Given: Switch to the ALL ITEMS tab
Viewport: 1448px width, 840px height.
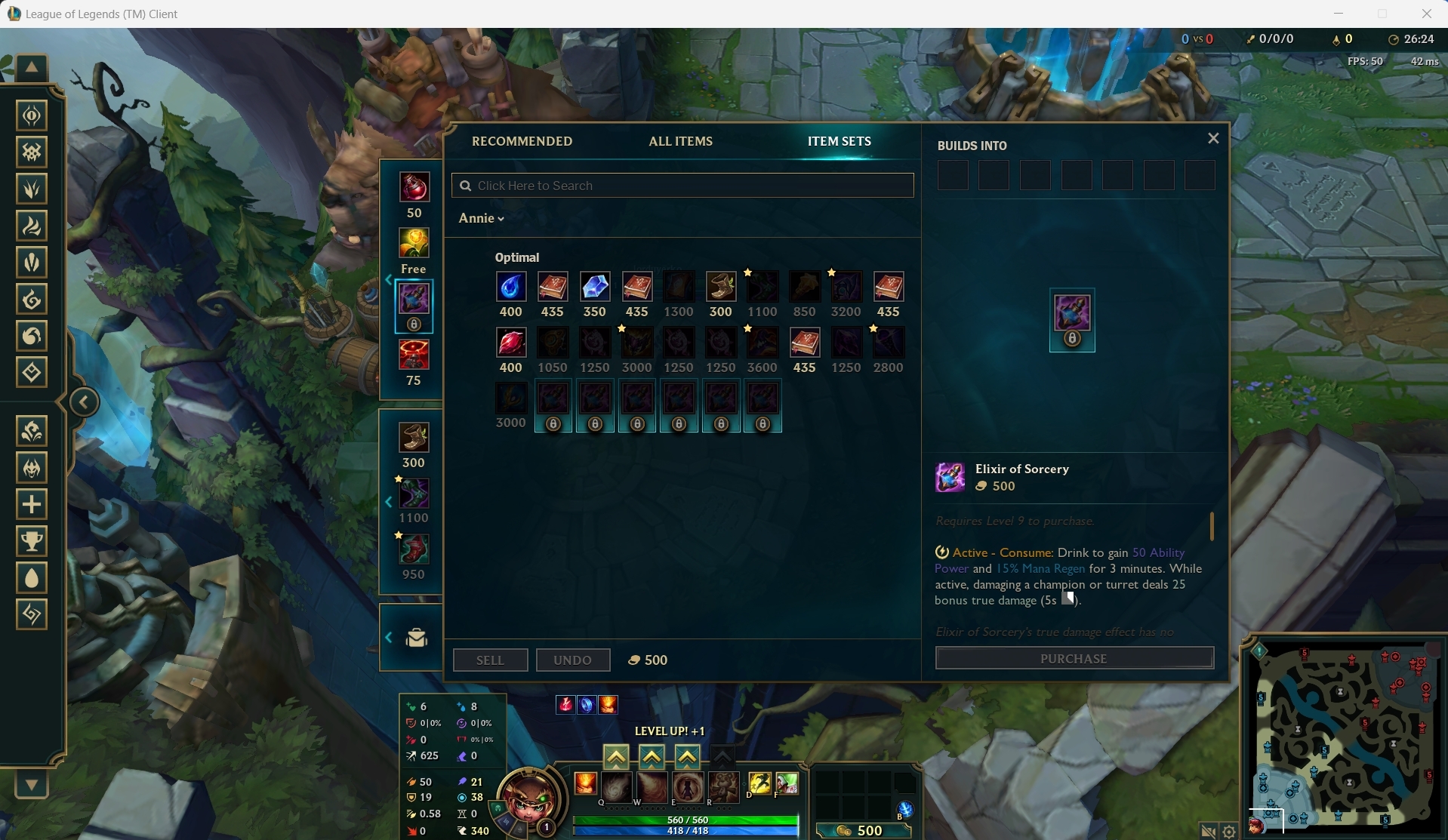Looking at the screenshot, I should click(680, 141).
